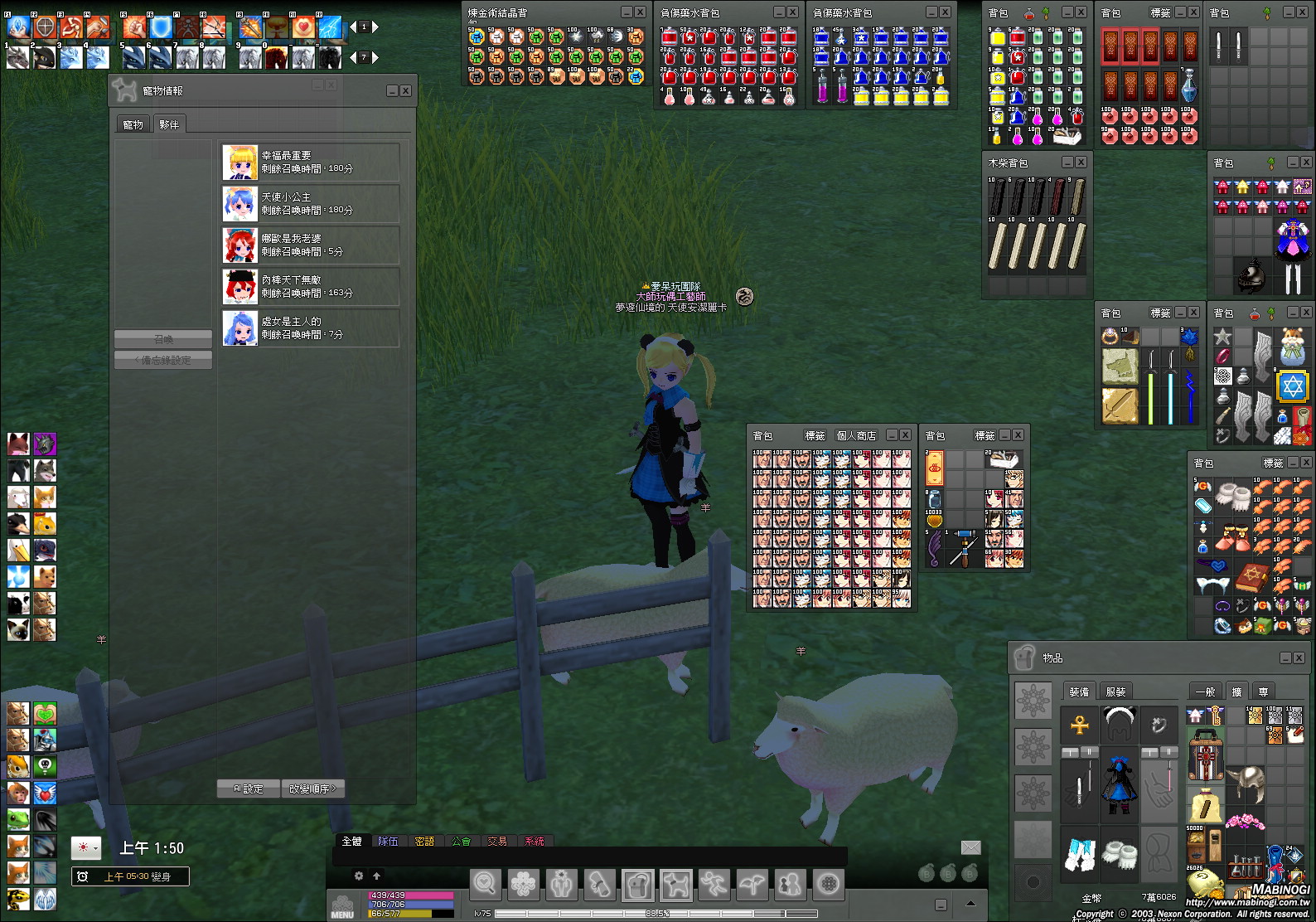
Task: Open the mail envelope icon
Action: click(970, 847)
